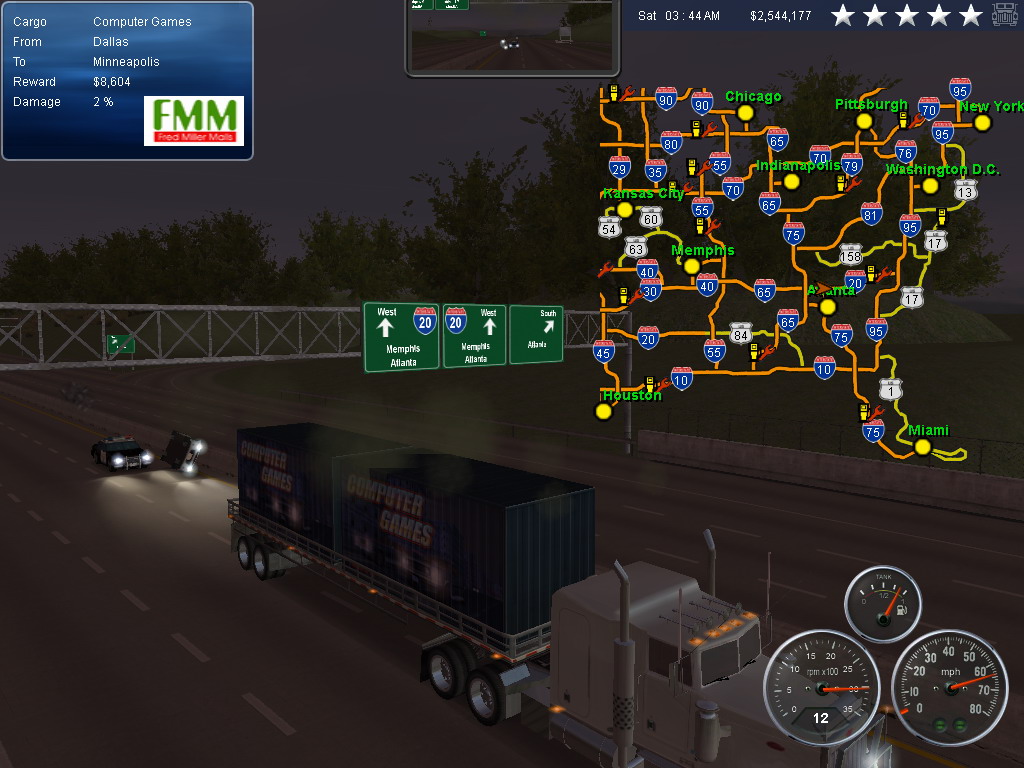Choose the Pittsburgh marker on the route map

tap(865, 123)
